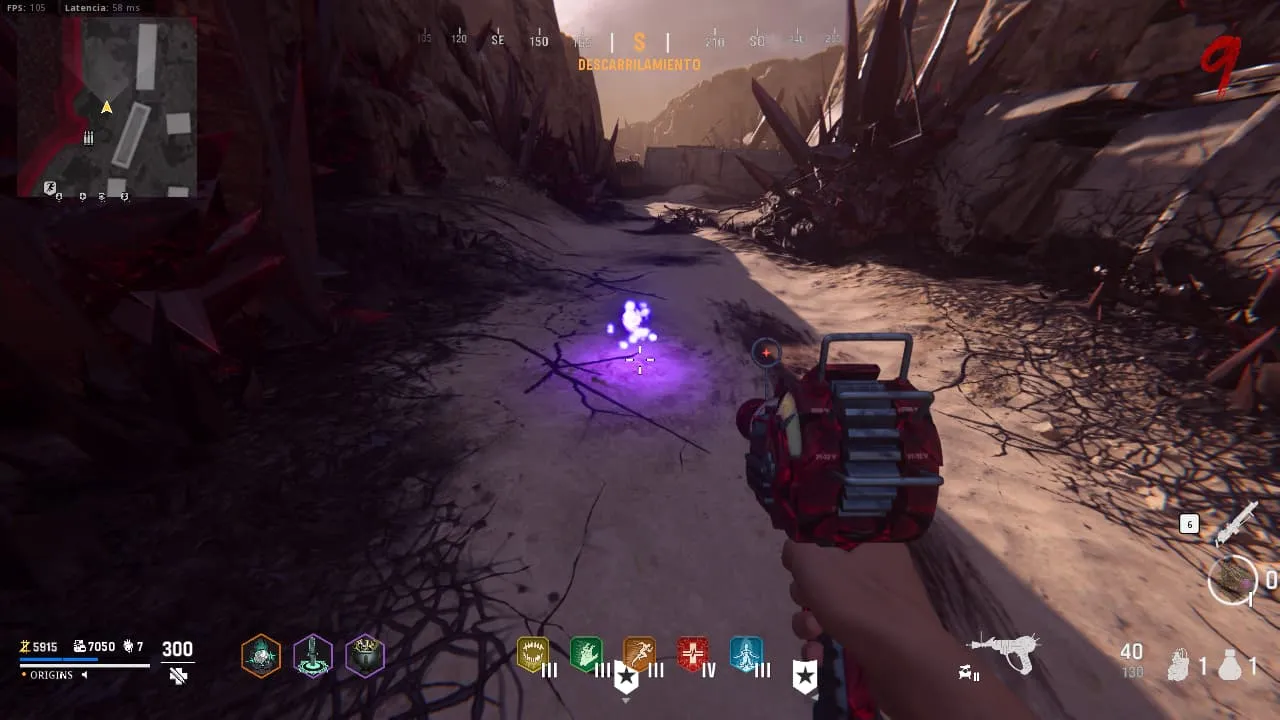Select the yellow toothed-jaw perk icon
Viewport: 1280px width, 720px height.
click(x=532, y=654)
